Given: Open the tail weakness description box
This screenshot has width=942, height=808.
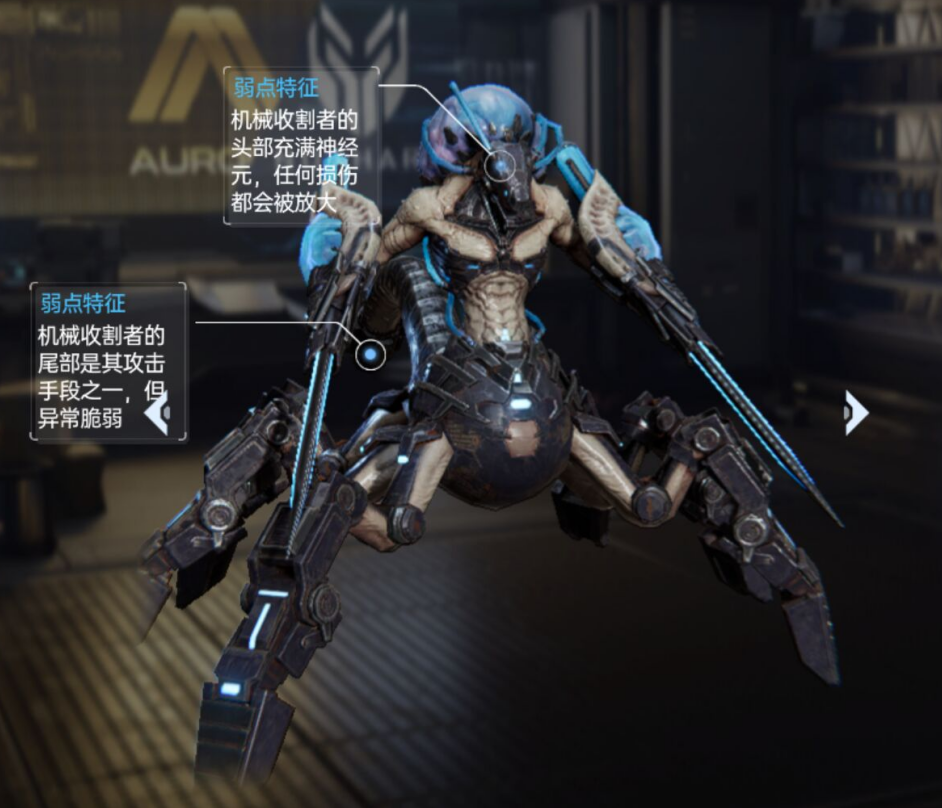Looking at the screenshot, I should coord(108,361).
